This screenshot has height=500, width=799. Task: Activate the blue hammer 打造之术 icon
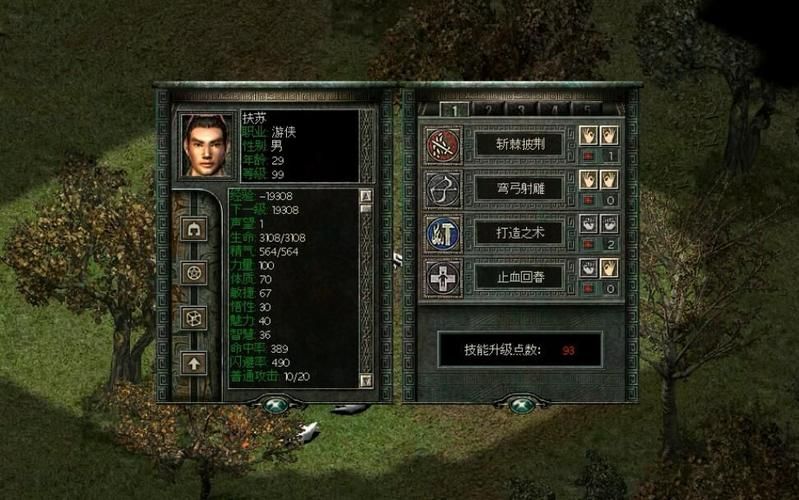click(x=441, y=231)
